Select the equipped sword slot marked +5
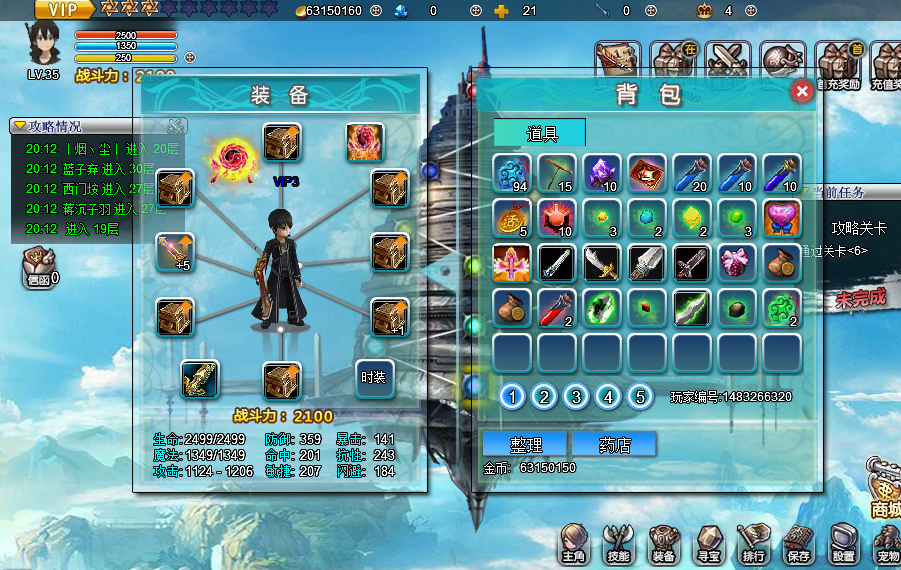This screenshot has width=901, height=570. point(175,254)
